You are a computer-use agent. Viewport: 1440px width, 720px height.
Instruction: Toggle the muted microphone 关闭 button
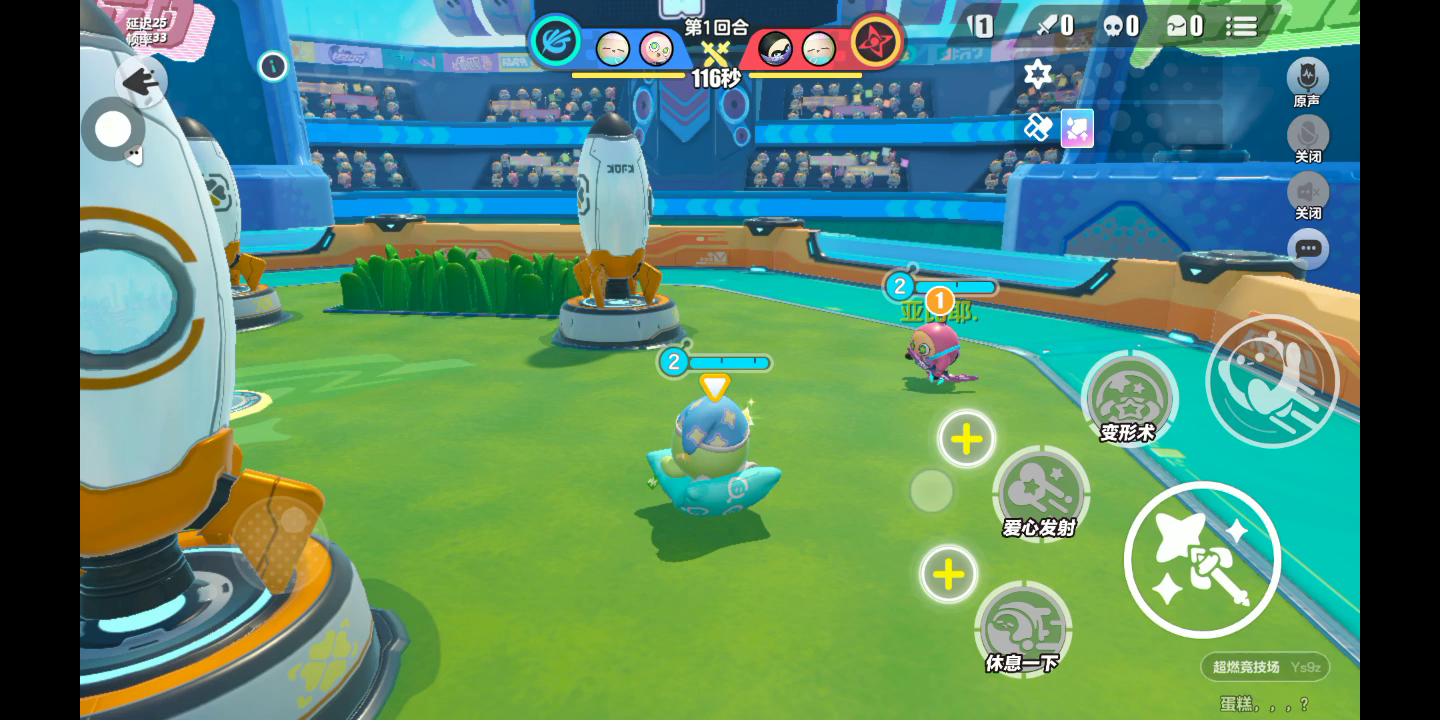[1307, 135]
